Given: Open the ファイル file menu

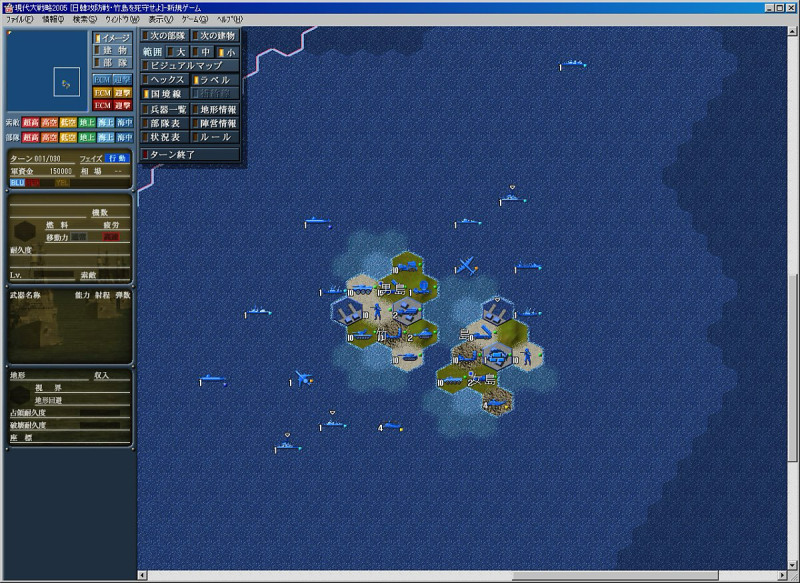Looking at the screenshot, I should (x=20, y=20).
